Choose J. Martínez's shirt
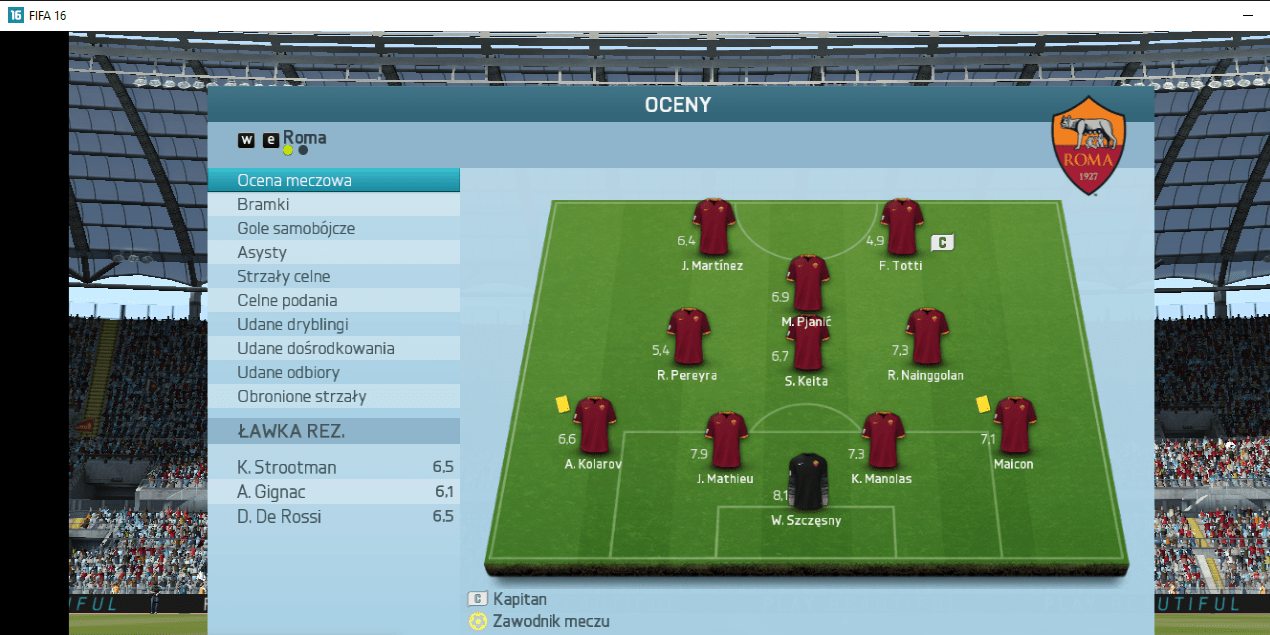Viewport: 1270px width, 635px height. point(713,227)
